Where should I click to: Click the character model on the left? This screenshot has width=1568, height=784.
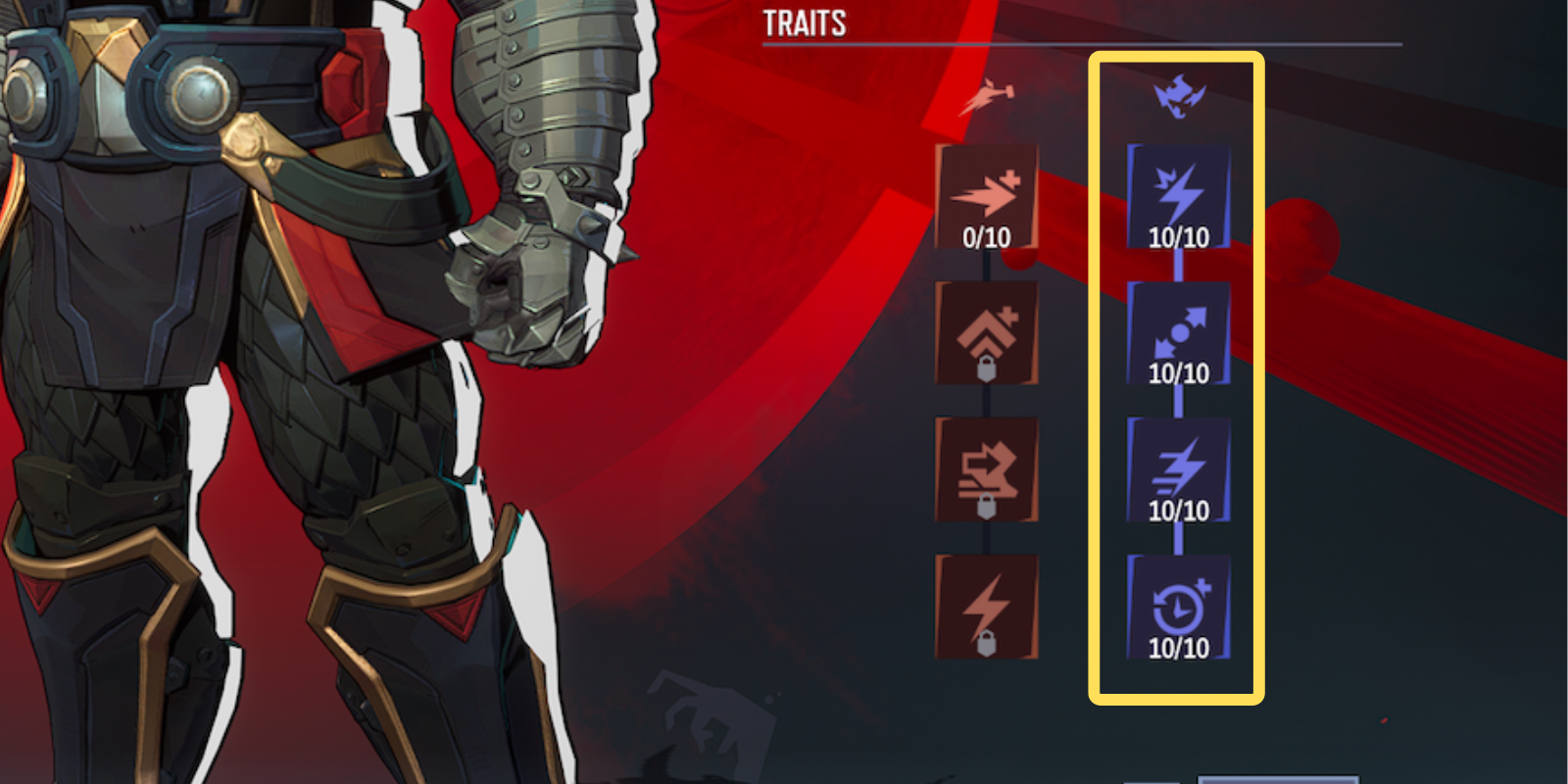click(x=245, y=392)
